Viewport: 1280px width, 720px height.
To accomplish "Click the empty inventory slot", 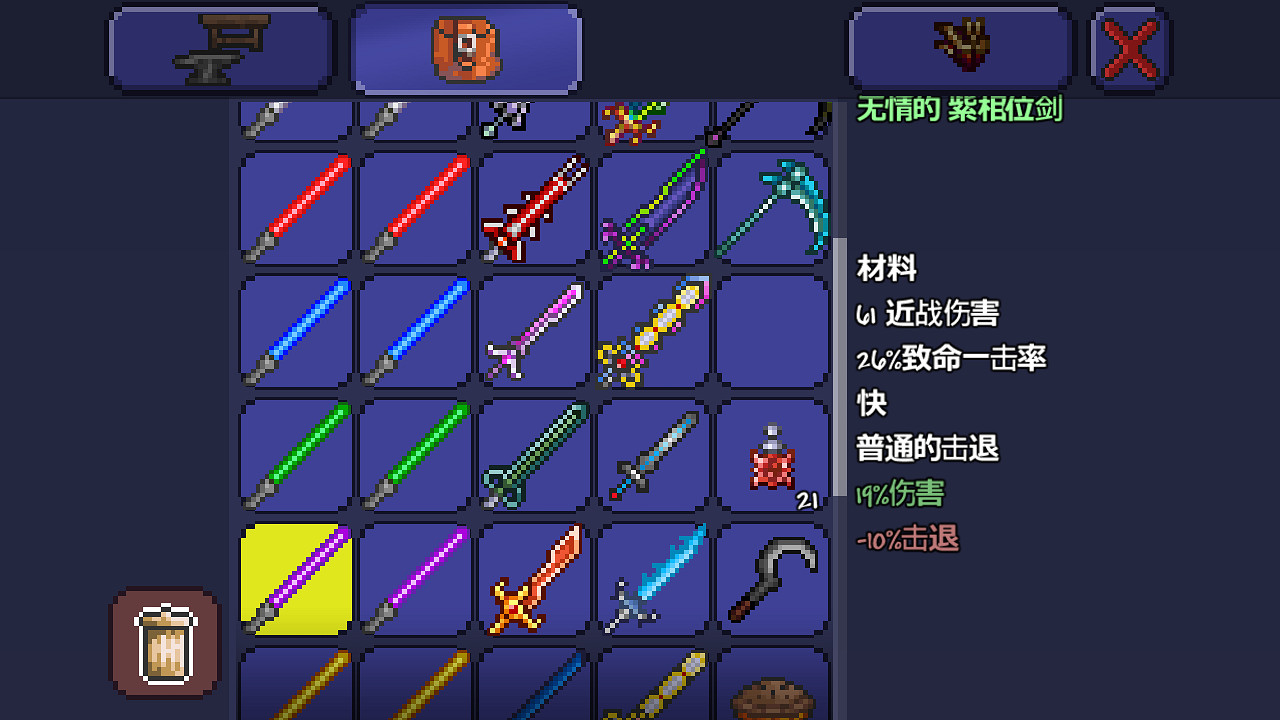I will [x=773, y=331].
